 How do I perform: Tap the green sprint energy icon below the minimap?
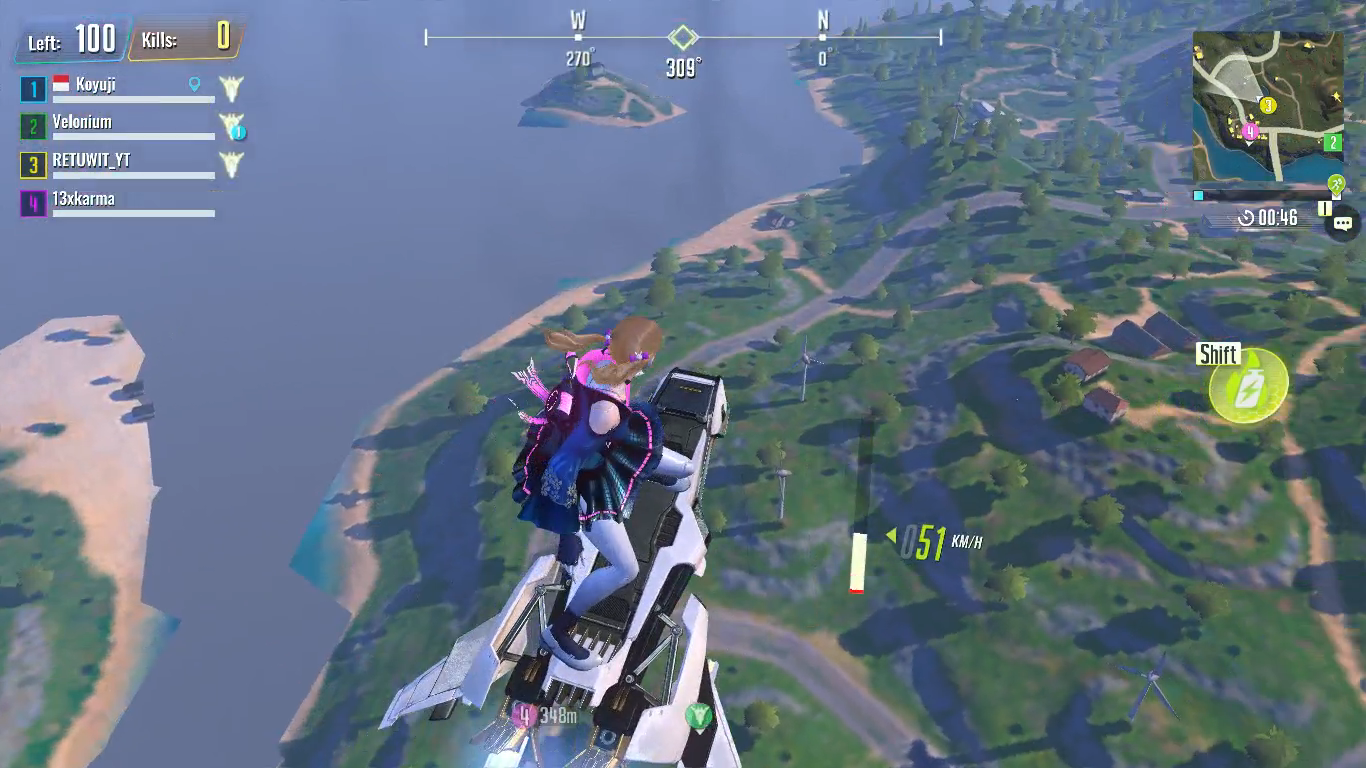click(x=1337, y=185)
